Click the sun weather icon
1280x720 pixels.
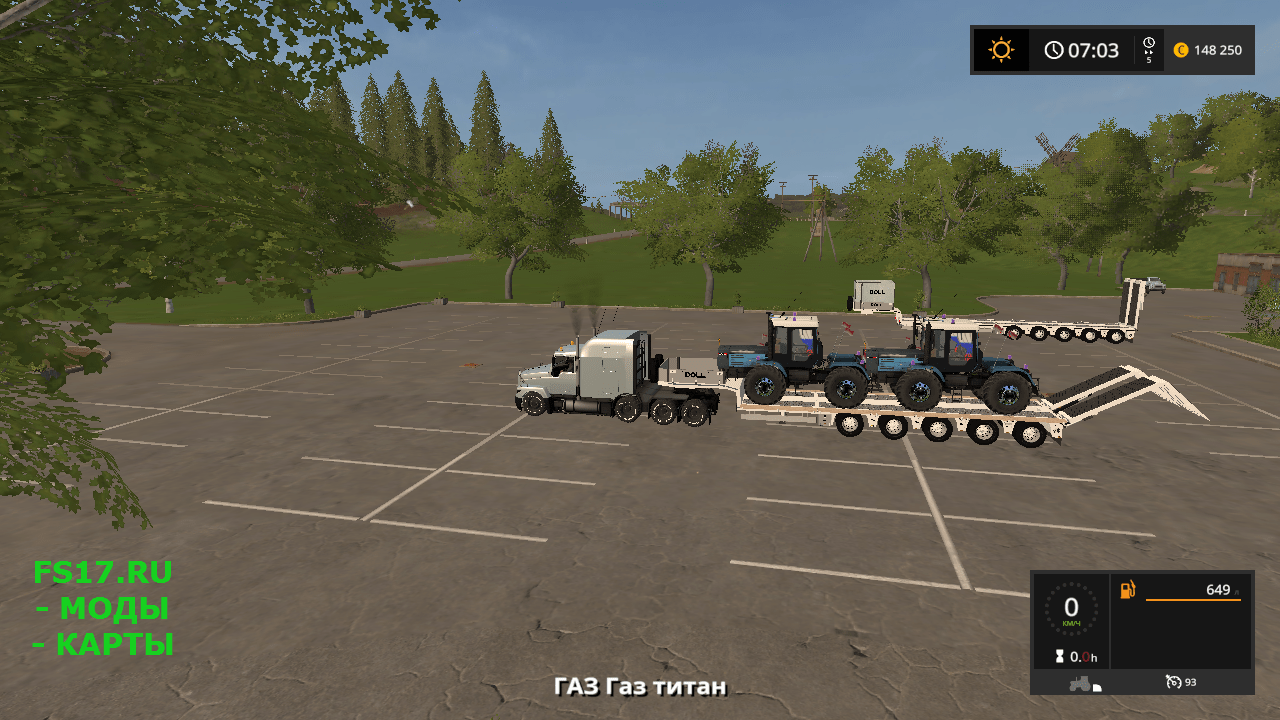click(x=1001, y=50)
